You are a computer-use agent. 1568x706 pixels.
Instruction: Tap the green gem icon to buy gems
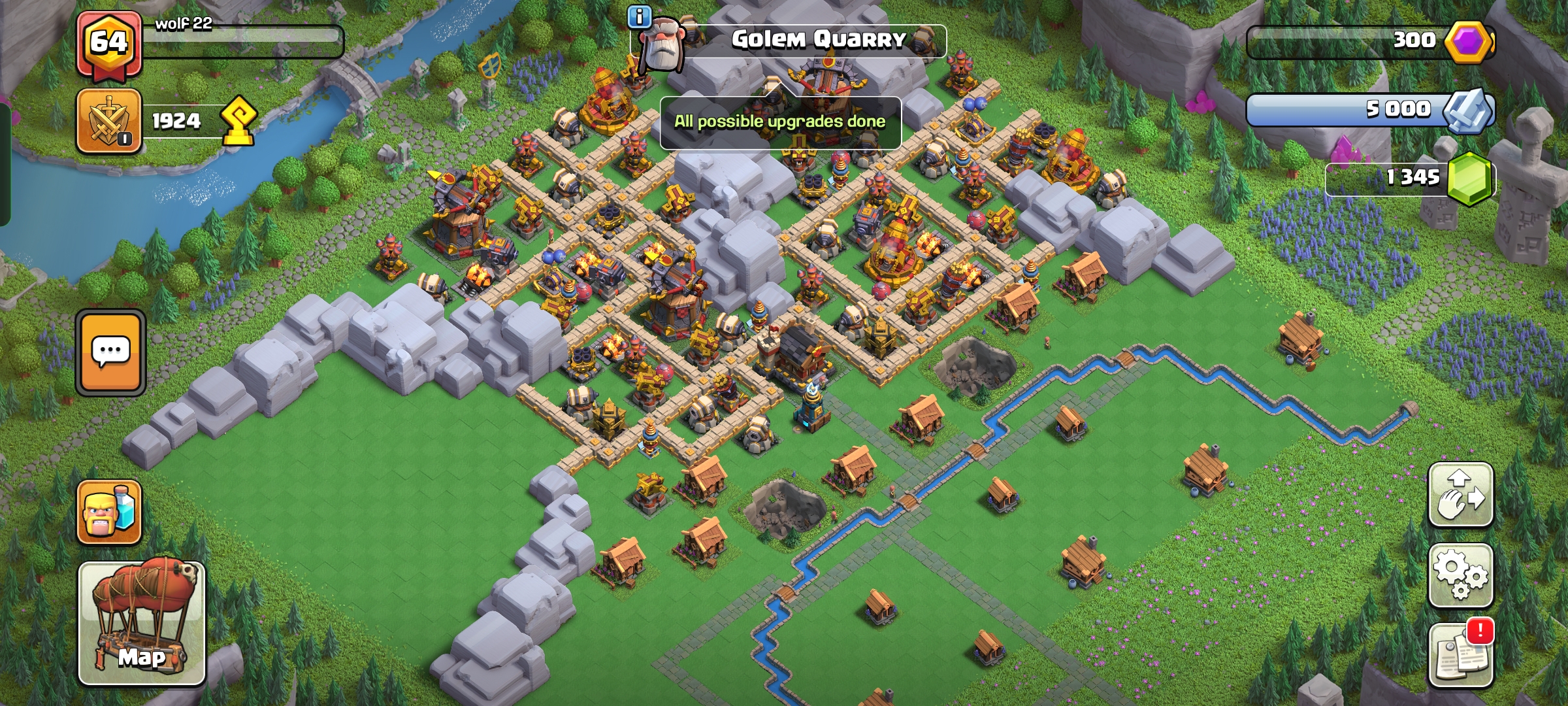pos(1470,178)
